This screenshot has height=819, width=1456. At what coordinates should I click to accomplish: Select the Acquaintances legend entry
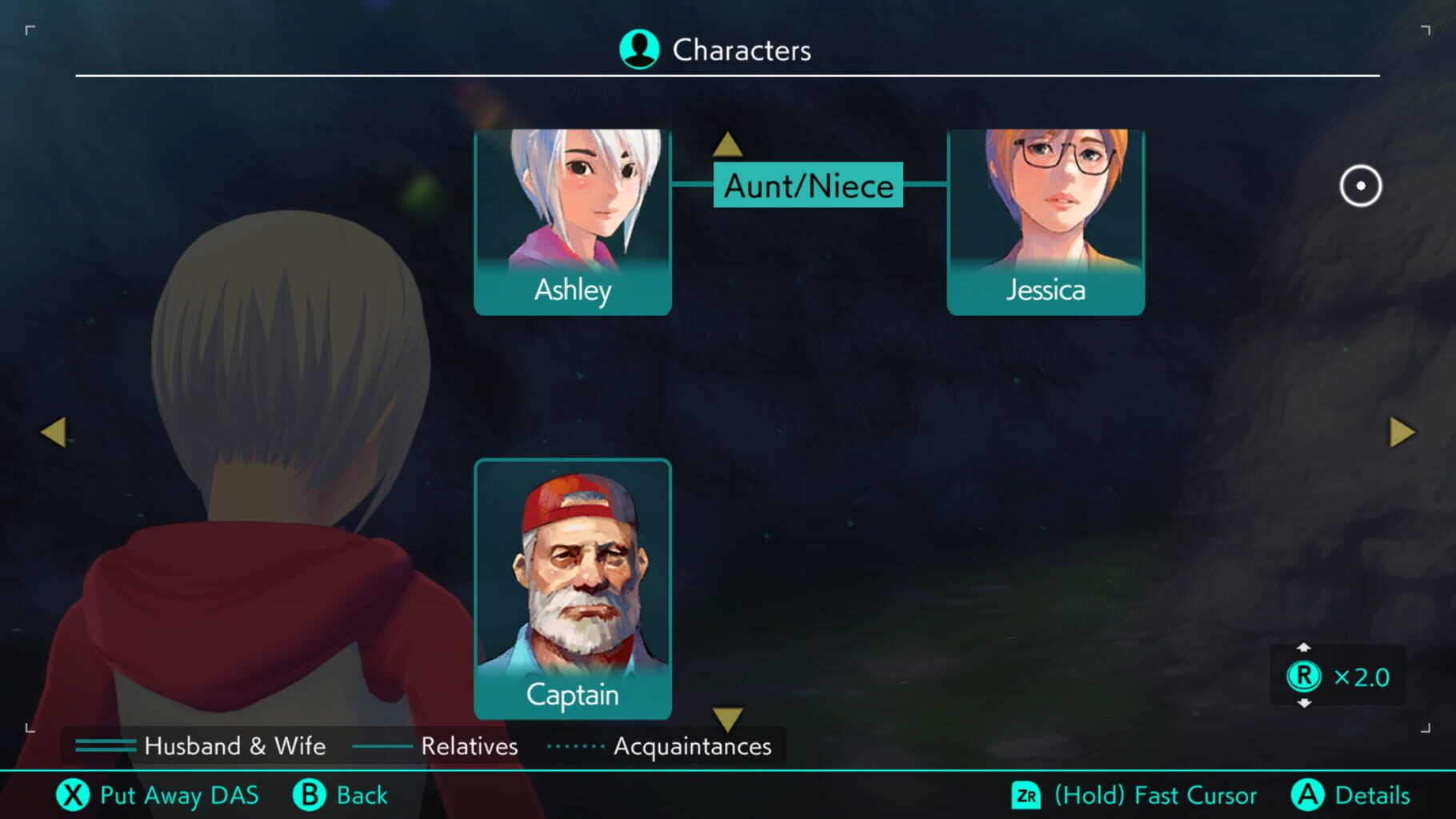691,746
